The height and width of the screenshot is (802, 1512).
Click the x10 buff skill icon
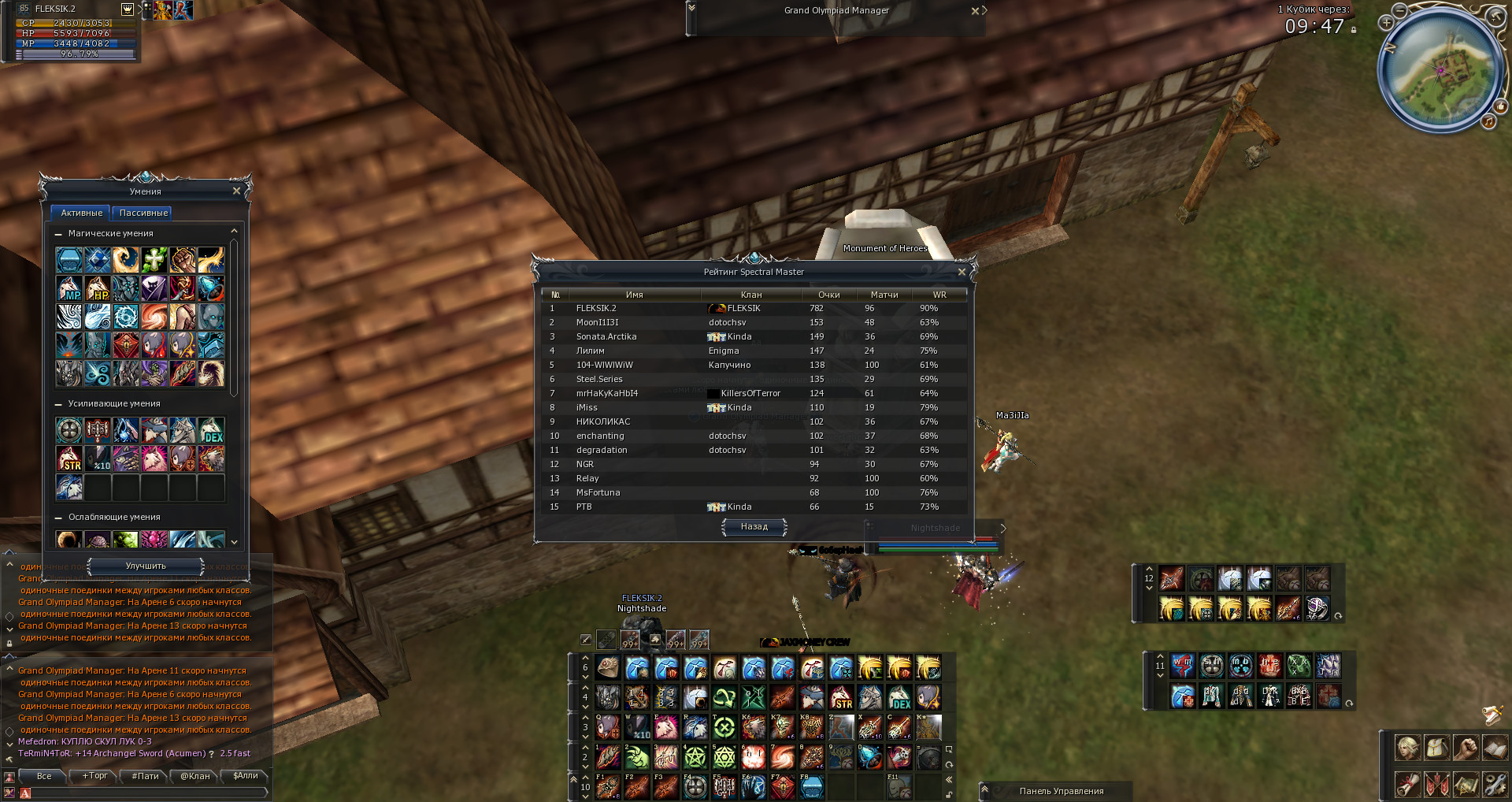[x=96, y=458]
